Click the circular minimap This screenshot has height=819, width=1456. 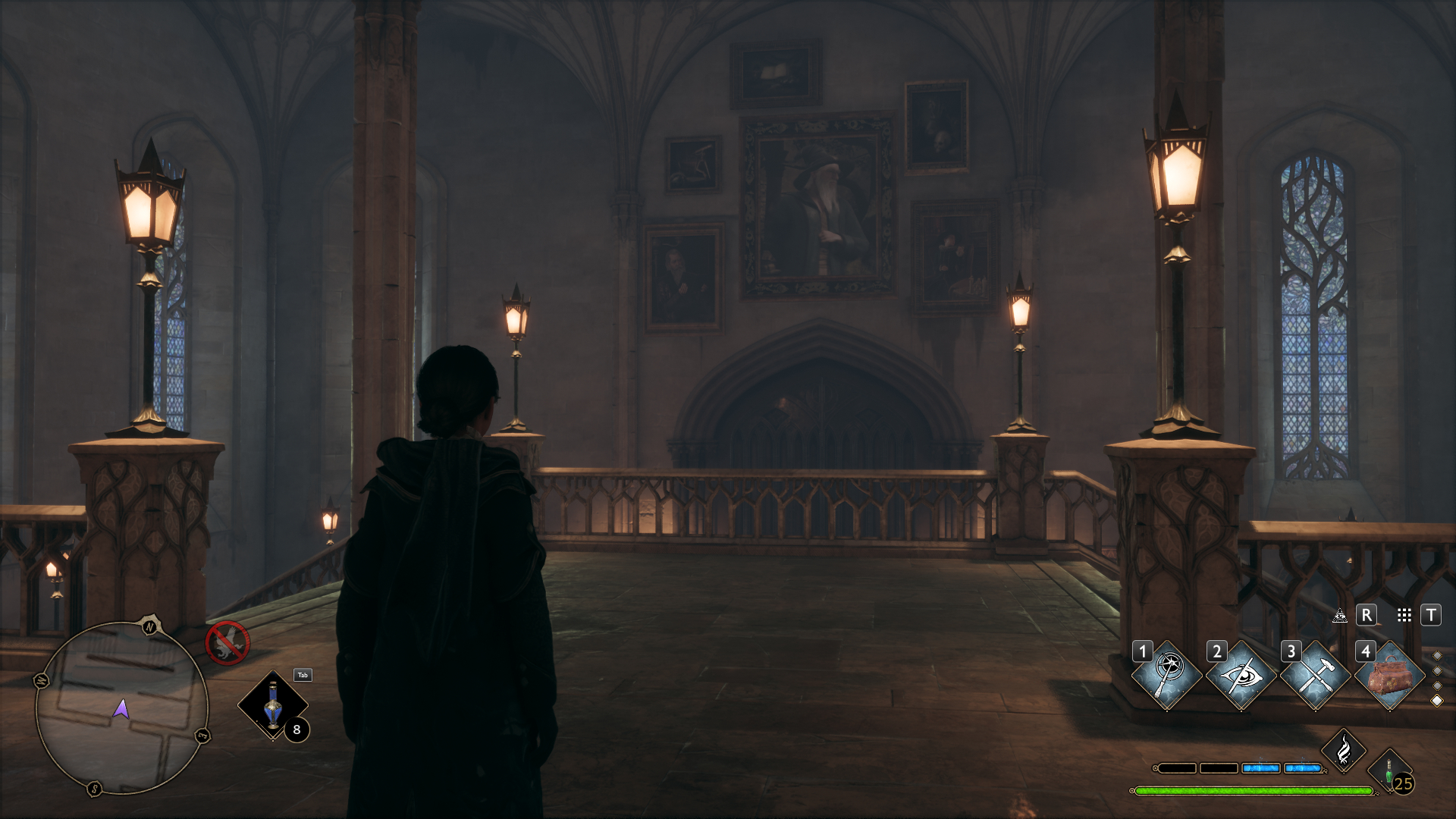click(121, 708)
